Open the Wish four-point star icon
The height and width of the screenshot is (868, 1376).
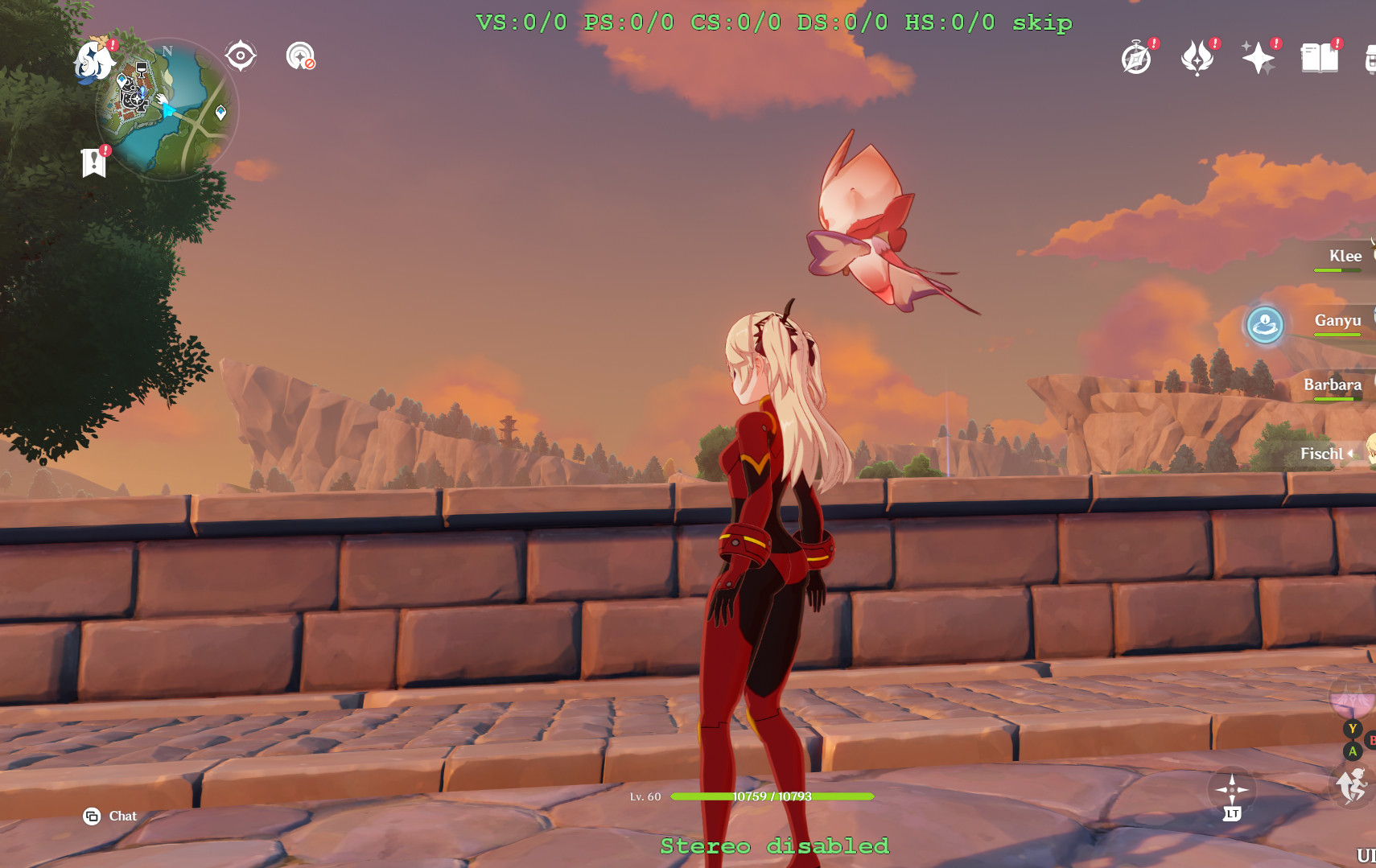coord(1258,58)
